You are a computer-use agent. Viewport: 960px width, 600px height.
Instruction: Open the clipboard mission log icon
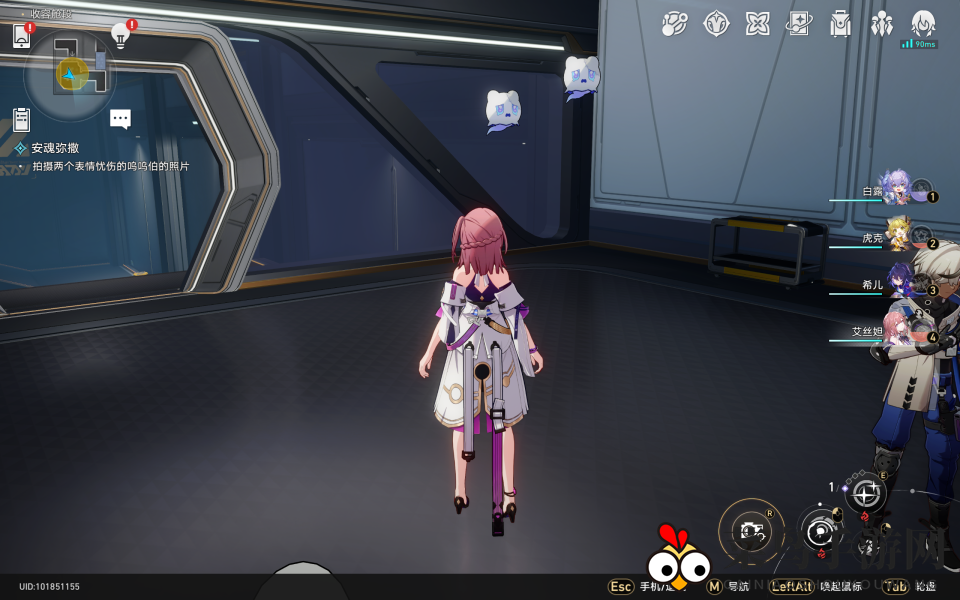click(x=22, y=120)
